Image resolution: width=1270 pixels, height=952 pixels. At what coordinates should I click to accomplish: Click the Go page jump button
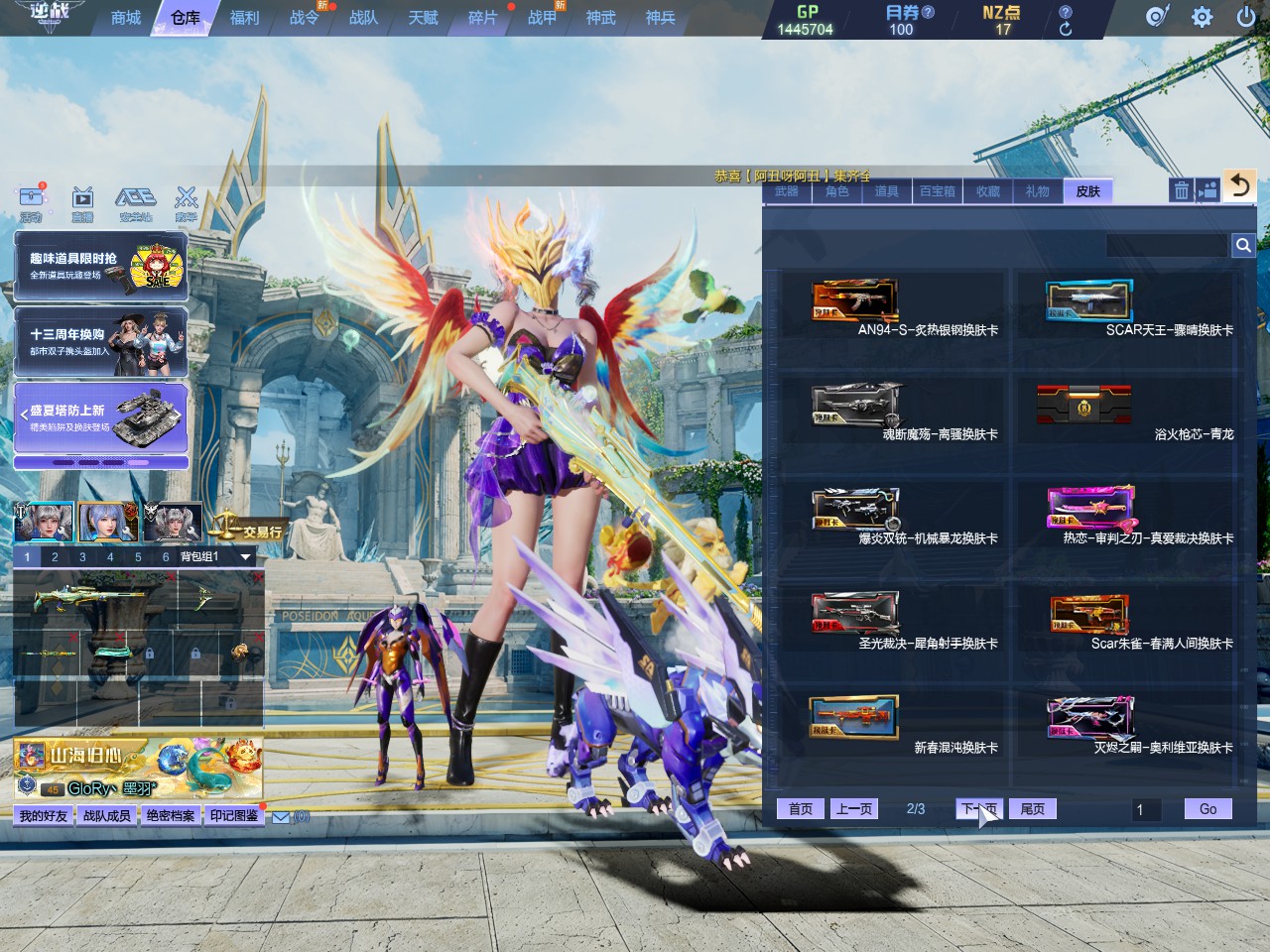(x=1207, y=809)
